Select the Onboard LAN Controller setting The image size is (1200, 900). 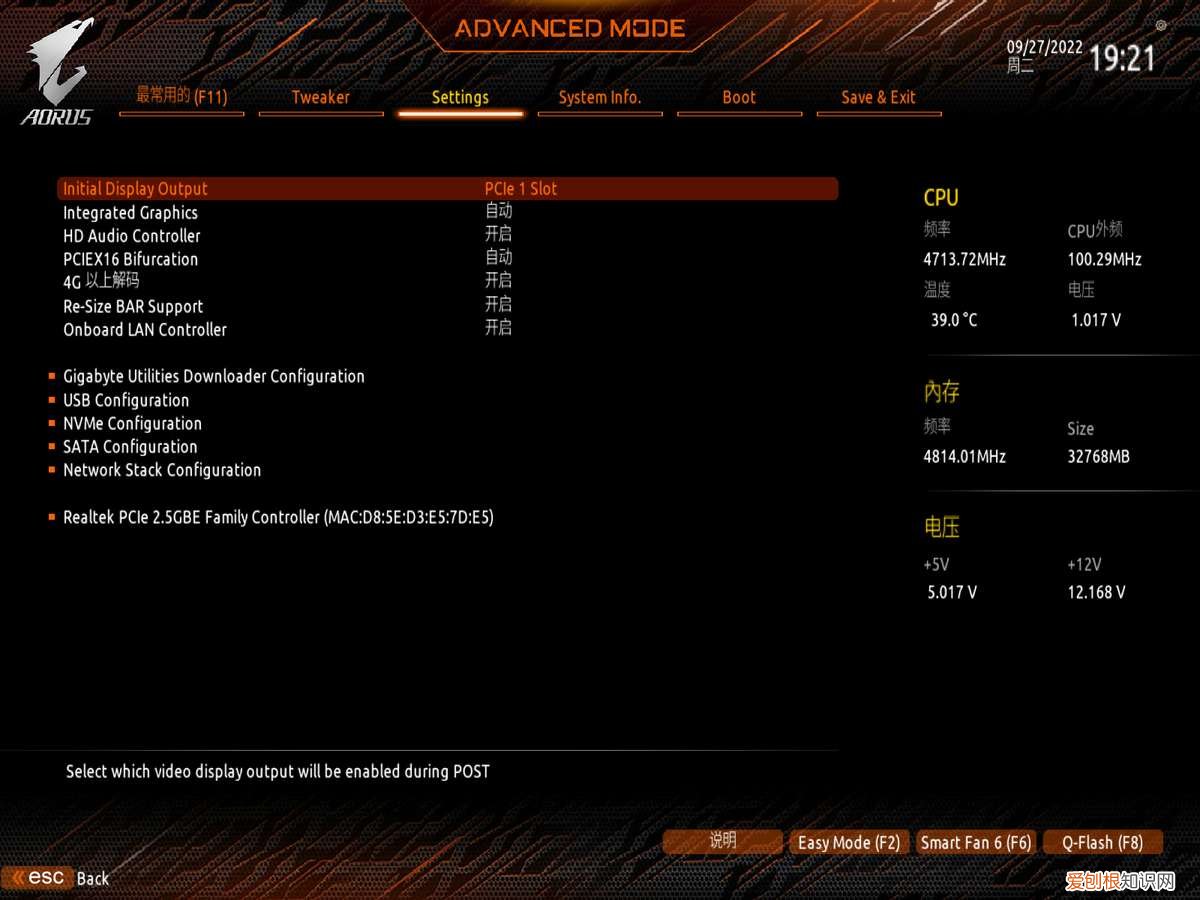tap(145, 329)
